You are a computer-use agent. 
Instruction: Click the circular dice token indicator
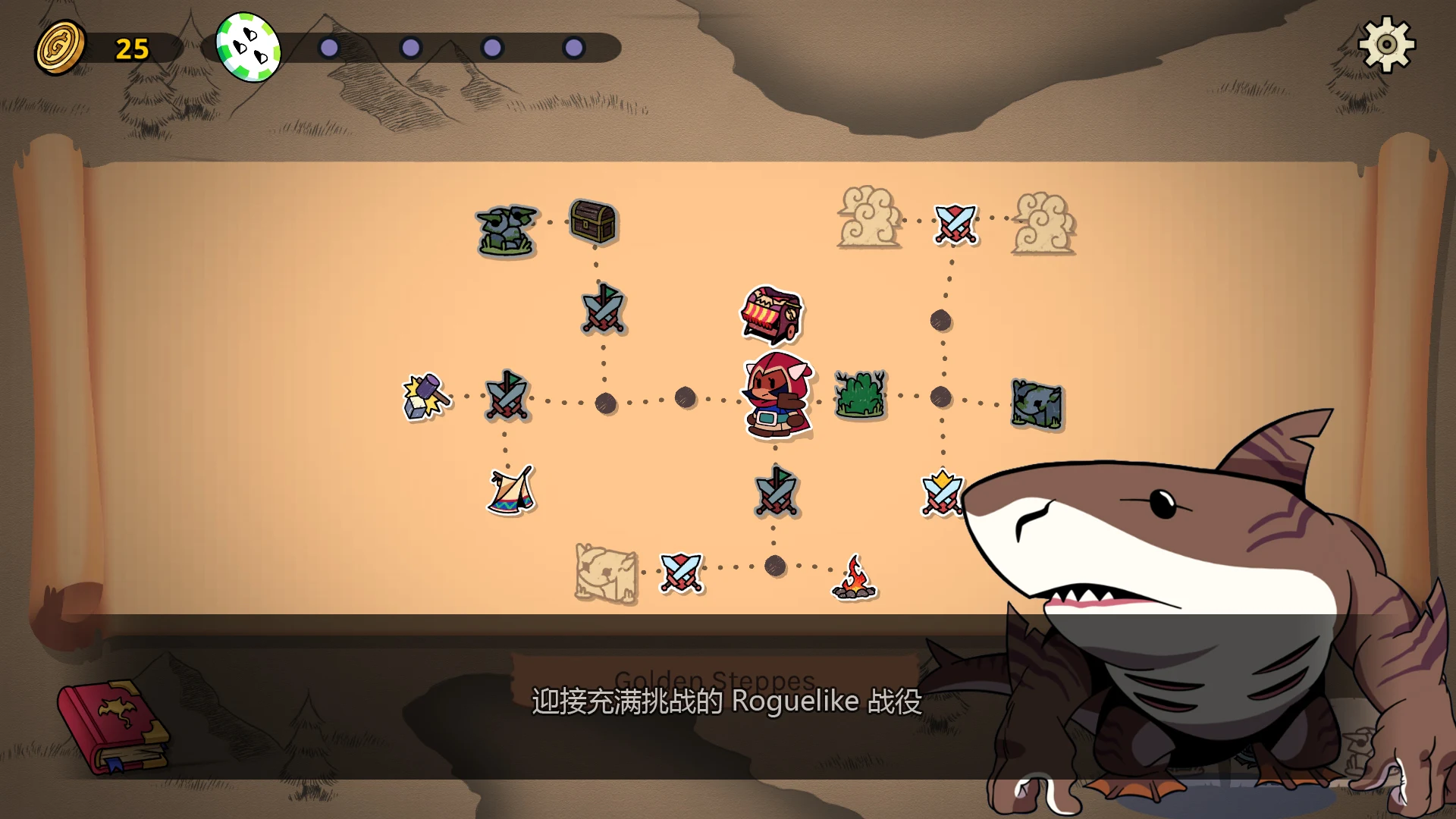[250, 47]
